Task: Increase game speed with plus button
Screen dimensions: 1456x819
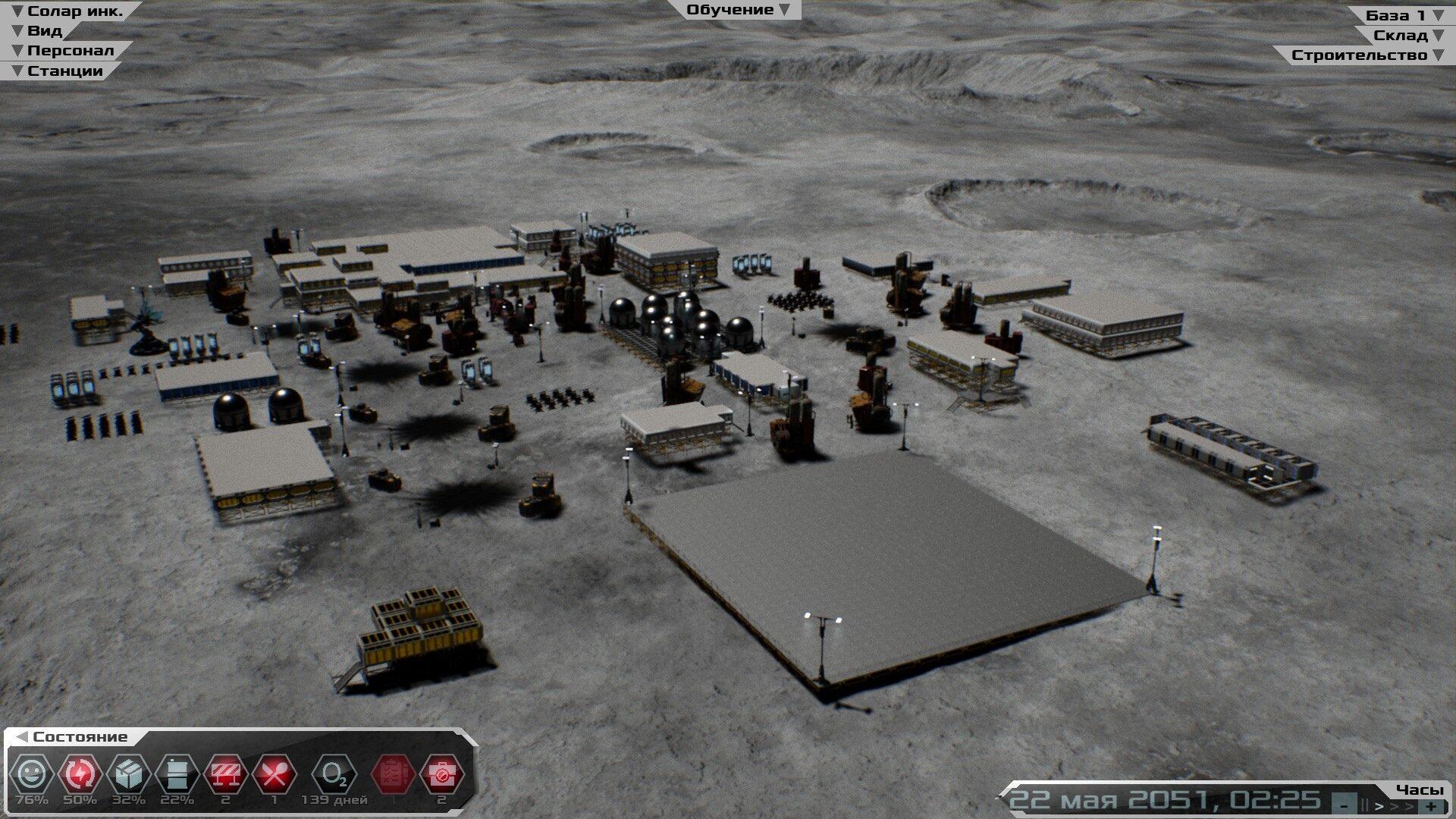Action: pyautogui.click(x=1431, y=805)
